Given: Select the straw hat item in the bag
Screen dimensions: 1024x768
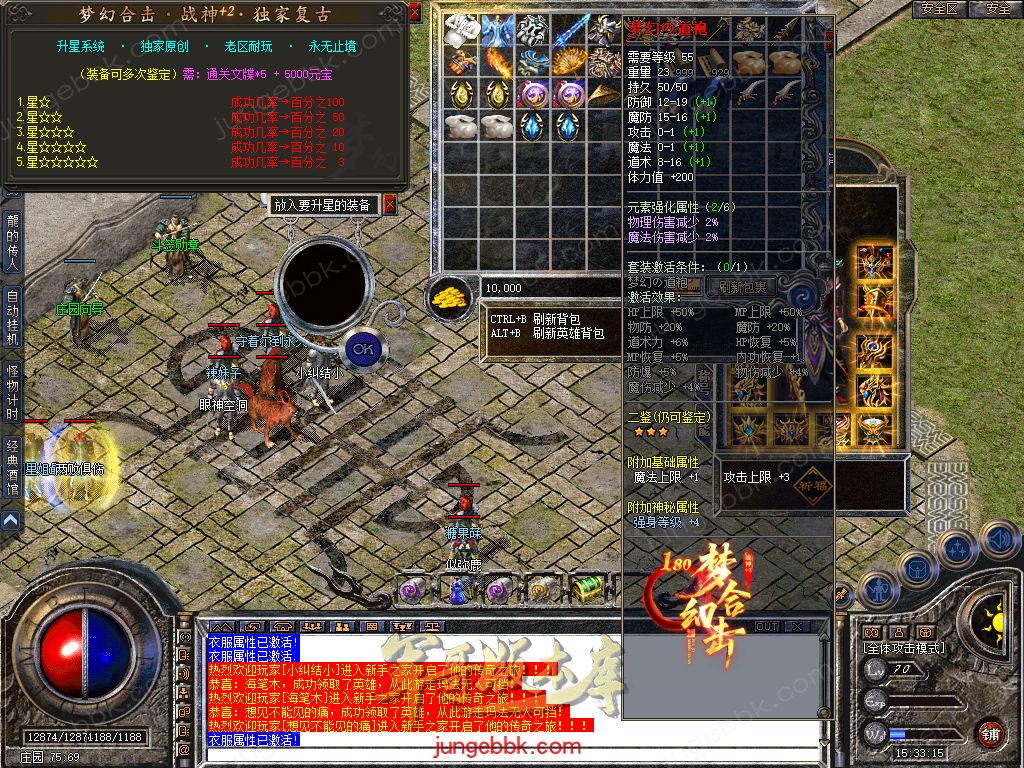Looking at the screenshot, I should pos(605,94).
